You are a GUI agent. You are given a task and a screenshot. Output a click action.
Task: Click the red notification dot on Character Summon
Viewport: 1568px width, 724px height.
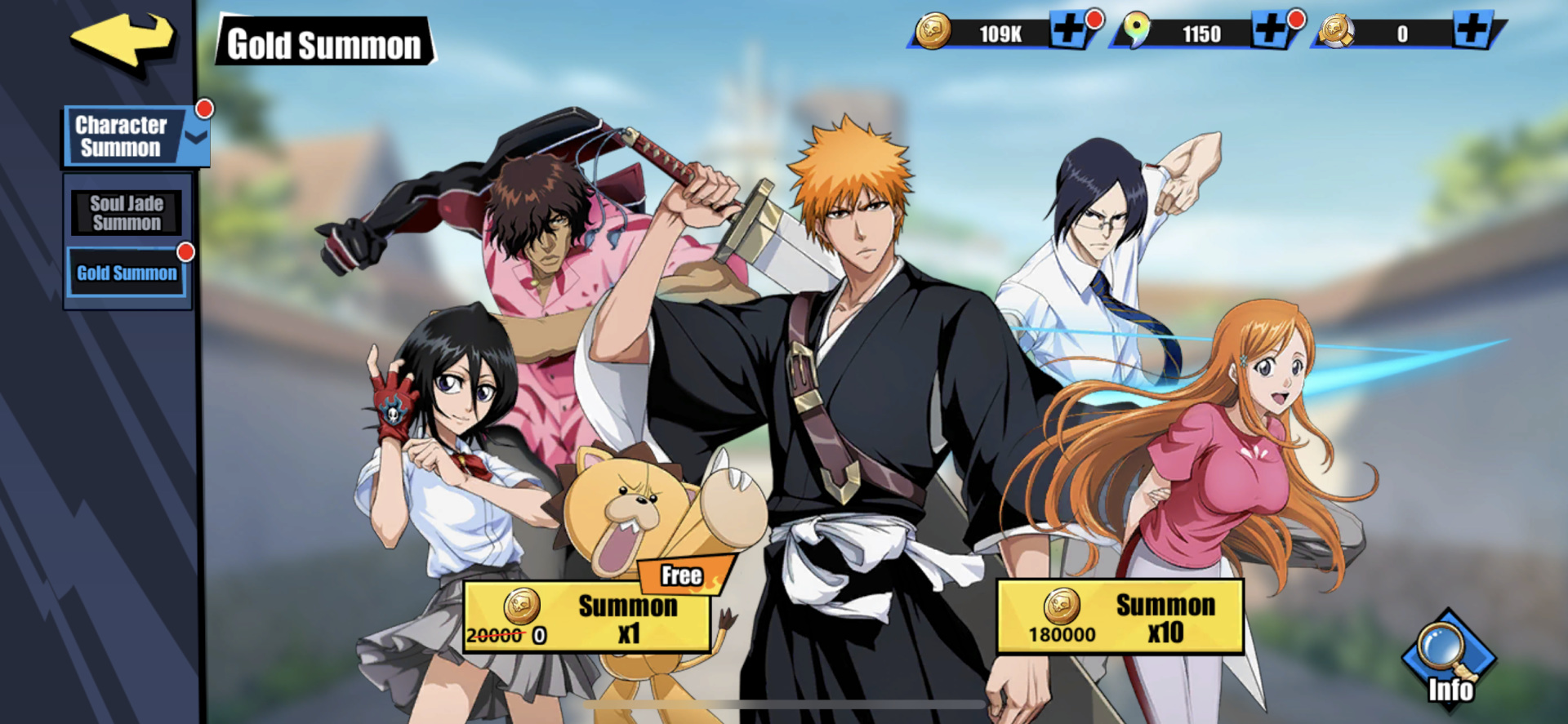(207, 107)
